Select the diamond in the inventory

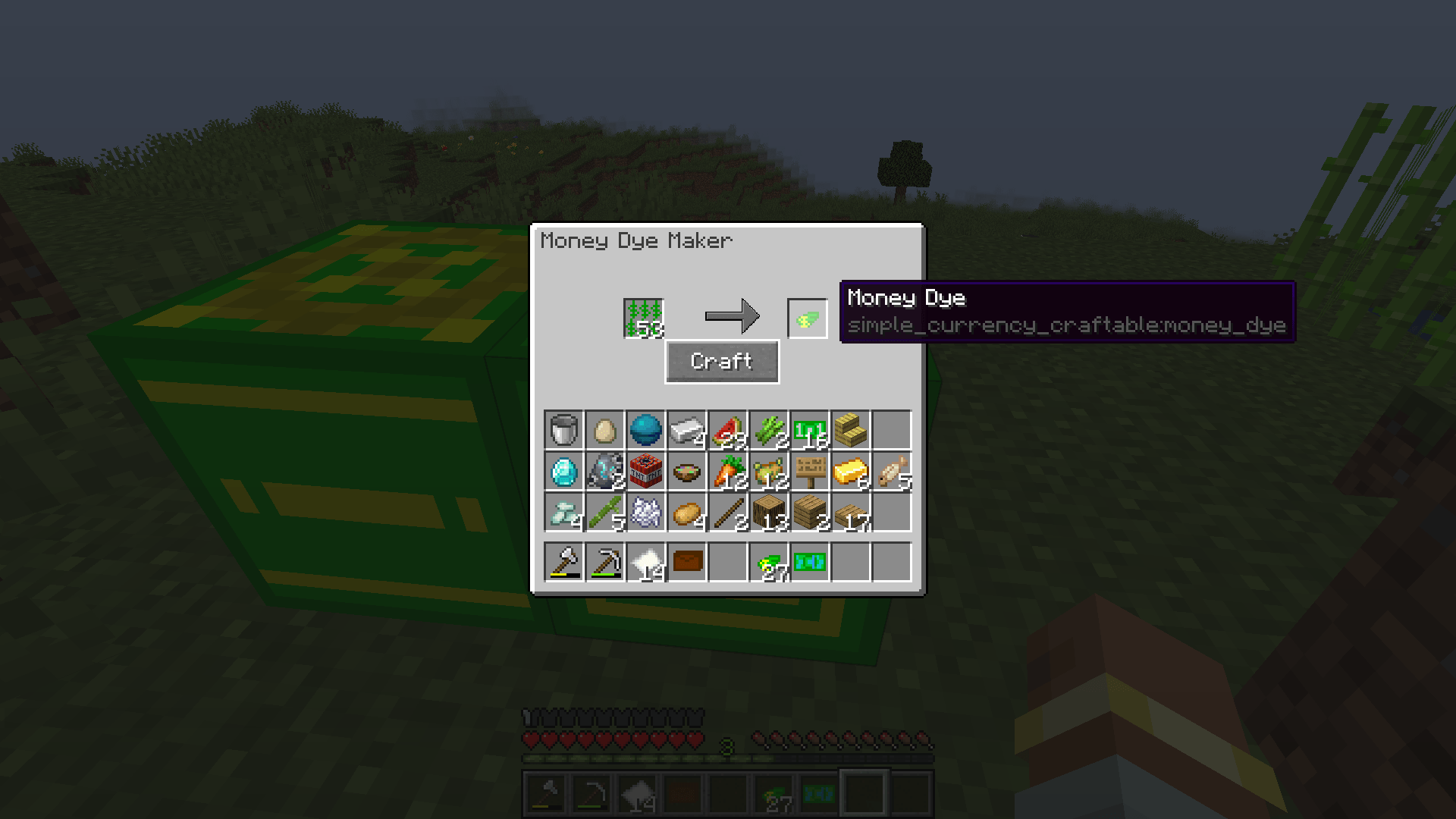coord(563,472)
